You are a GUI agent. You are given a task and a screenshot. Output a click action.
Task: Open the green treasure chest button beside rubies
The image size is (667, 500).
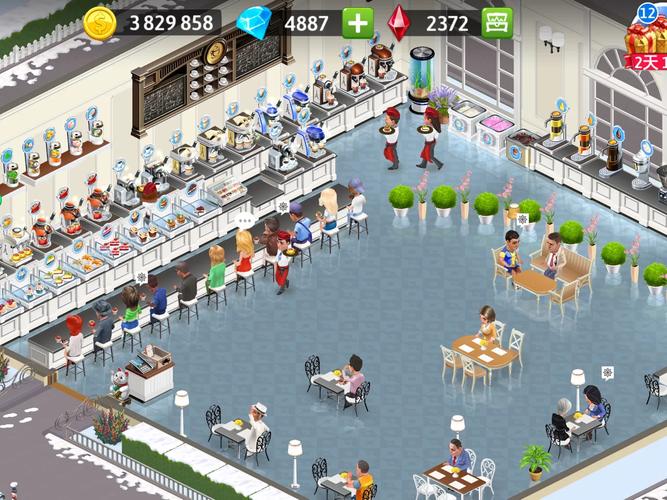(x=496, y=22)
